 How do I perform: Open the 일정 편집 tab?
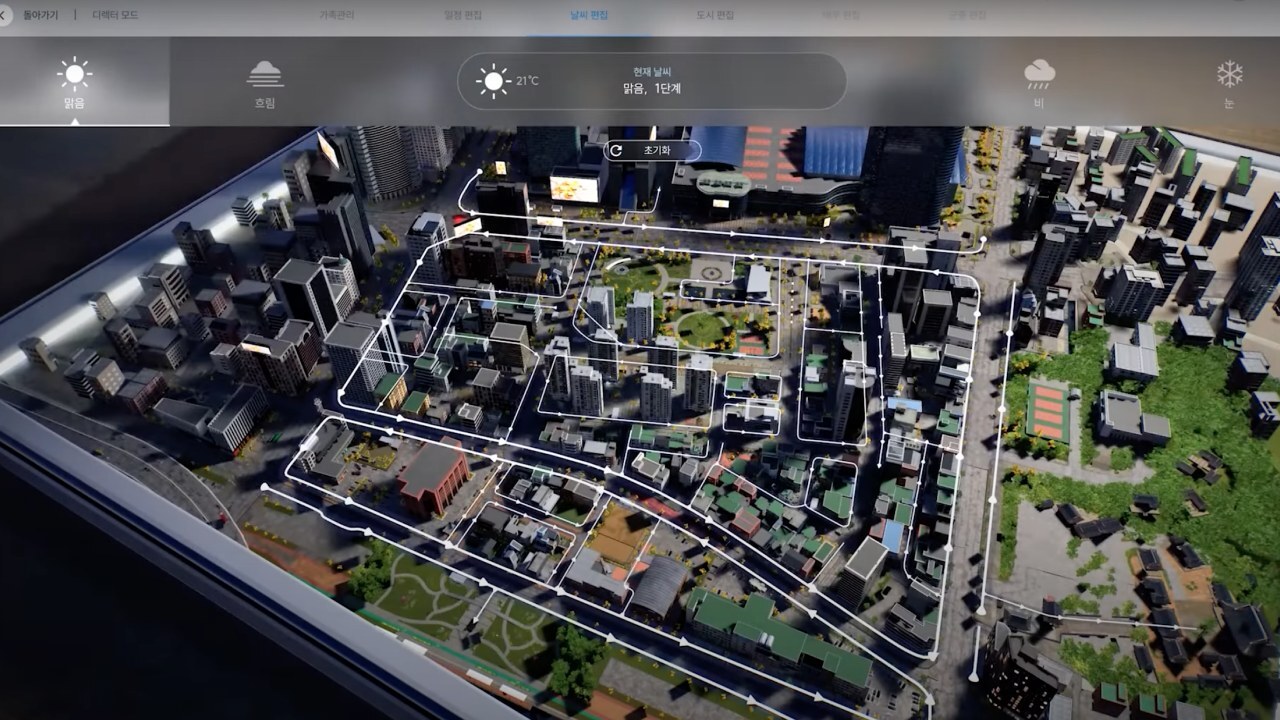(461, 16)
